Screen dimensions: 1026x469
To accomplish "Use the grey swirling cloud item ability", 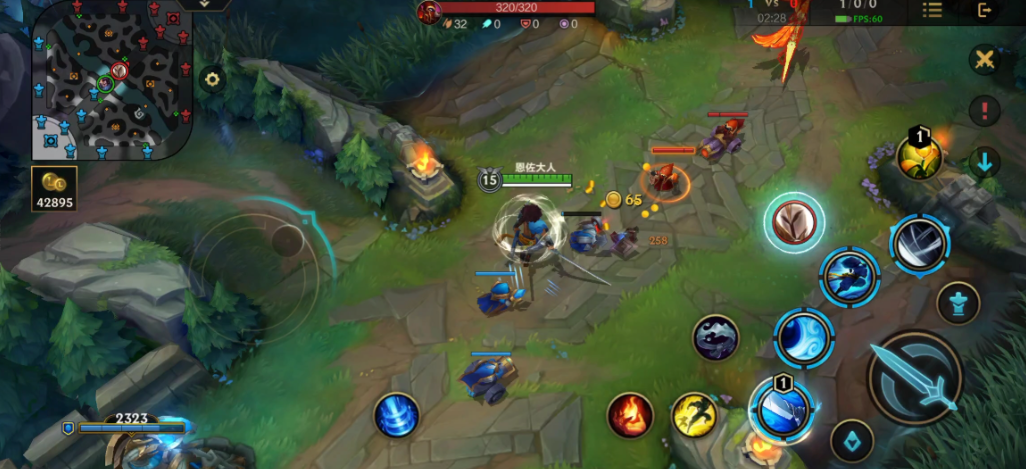I will (716, 338).
